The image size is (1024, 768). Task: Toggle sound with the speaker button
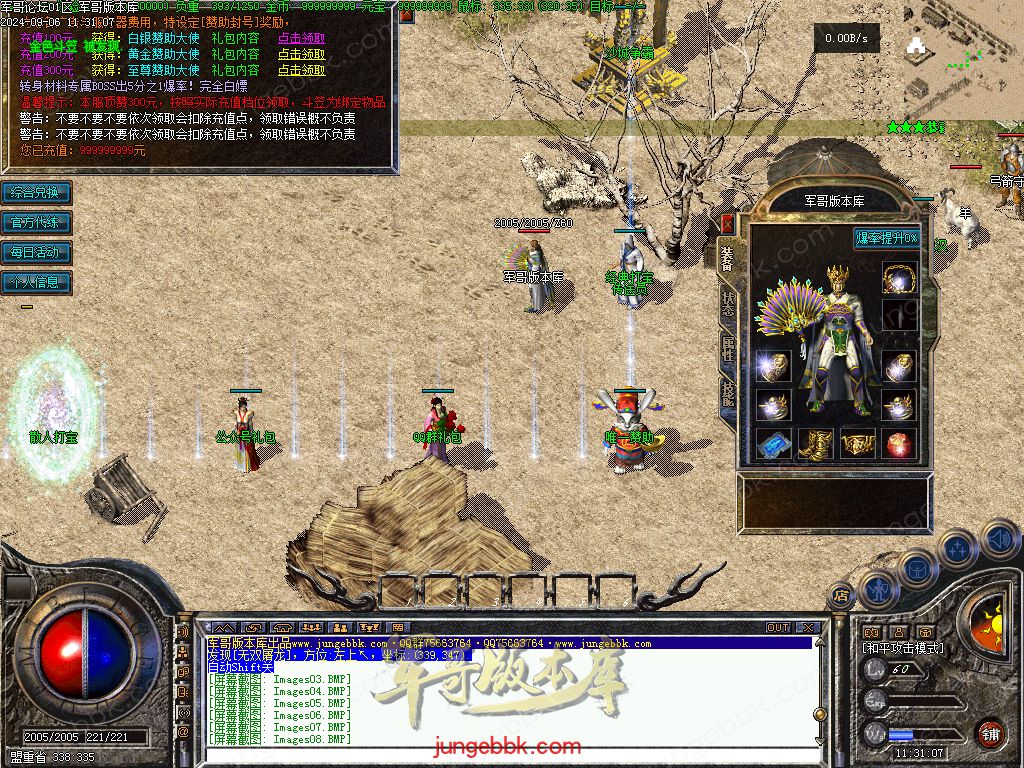point(1000,541)
